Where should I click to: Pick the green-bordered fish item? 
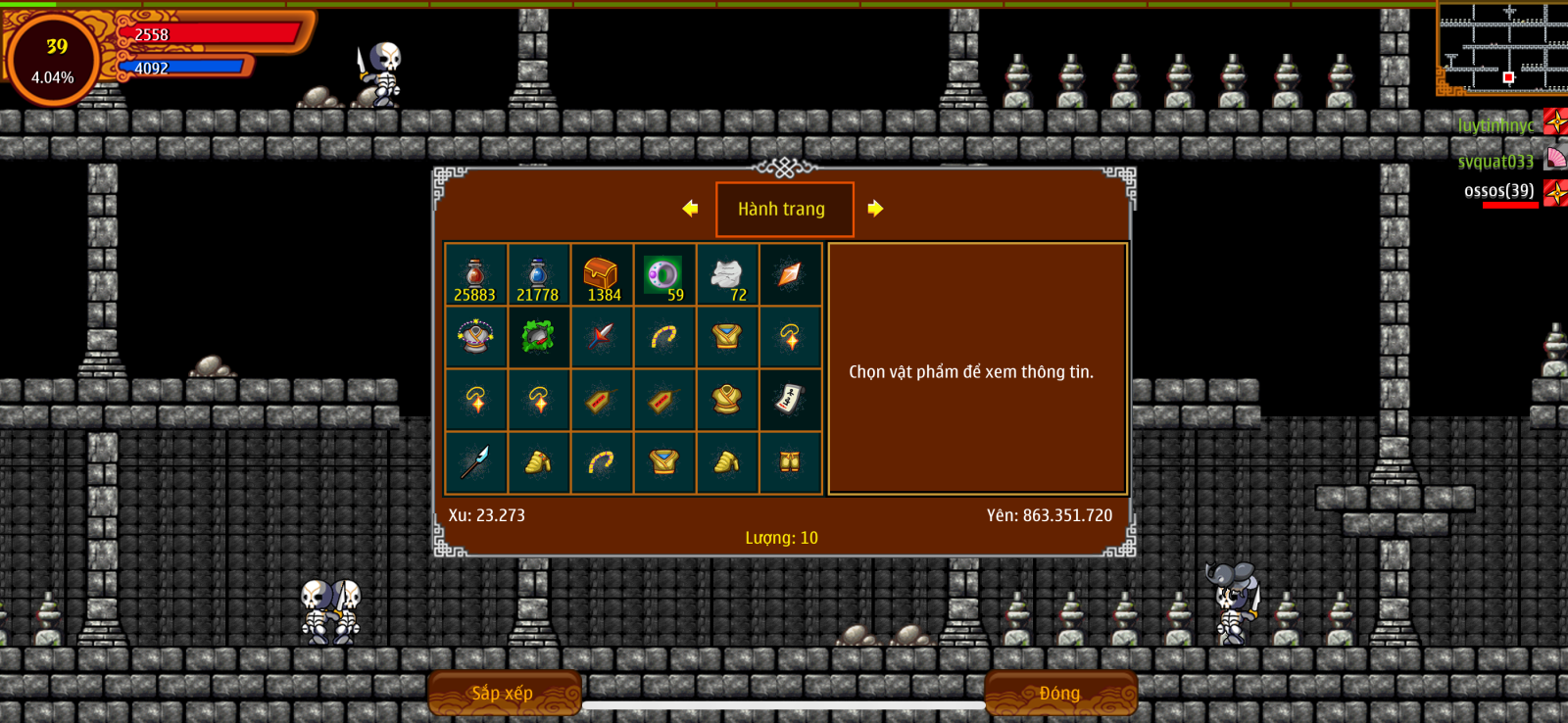(538, 338)
